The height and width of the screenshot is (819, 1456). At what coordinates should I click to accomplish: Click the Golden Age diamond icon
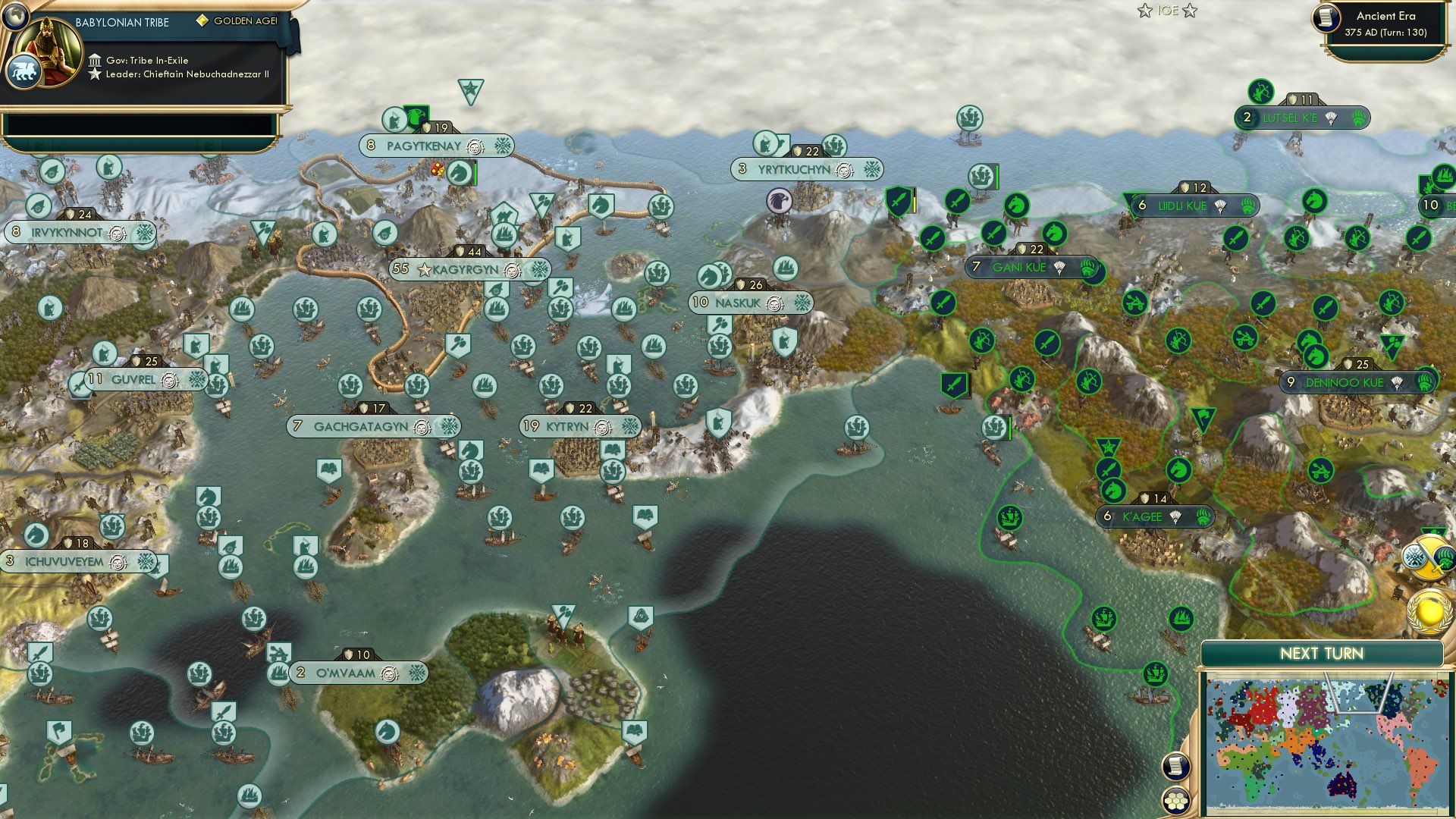click(x=203, y=21)
